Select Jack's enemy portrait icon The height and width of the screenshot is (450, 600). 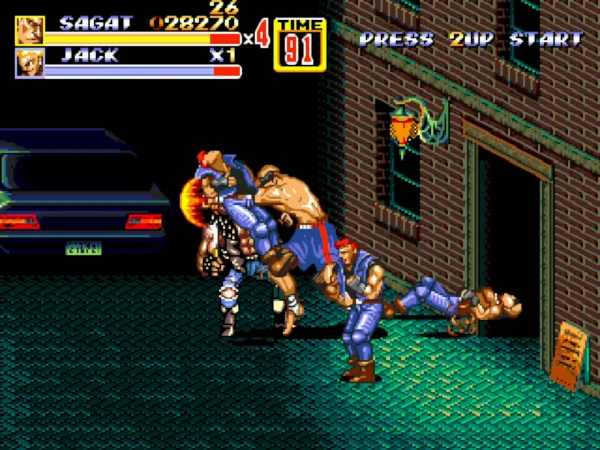pos(30,63)
